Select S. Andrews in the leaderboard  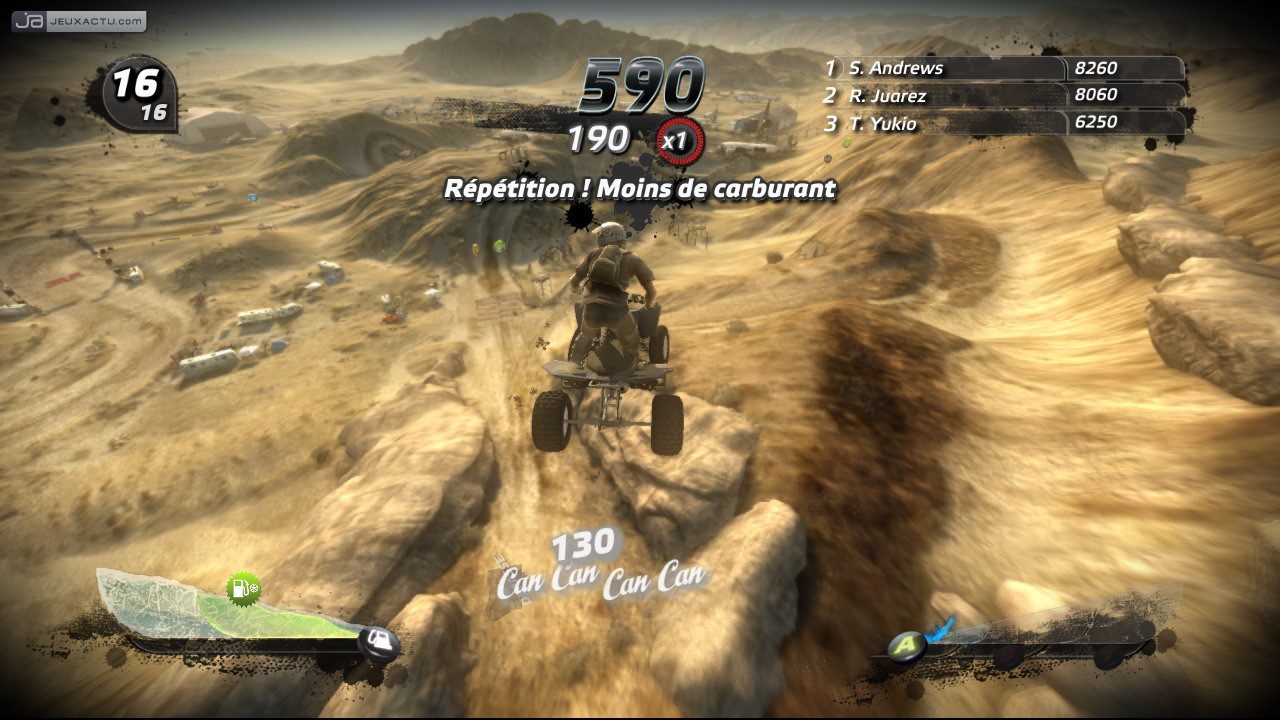point(896,68)
